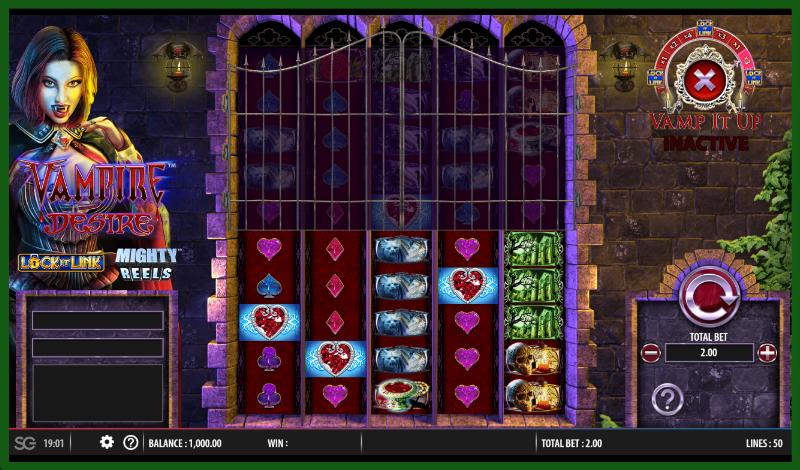The width and height of the screenshot is (800, 470).
Task: Decrease total bet with the minus button
Action: pyautogui.click(x=650, y=353)
